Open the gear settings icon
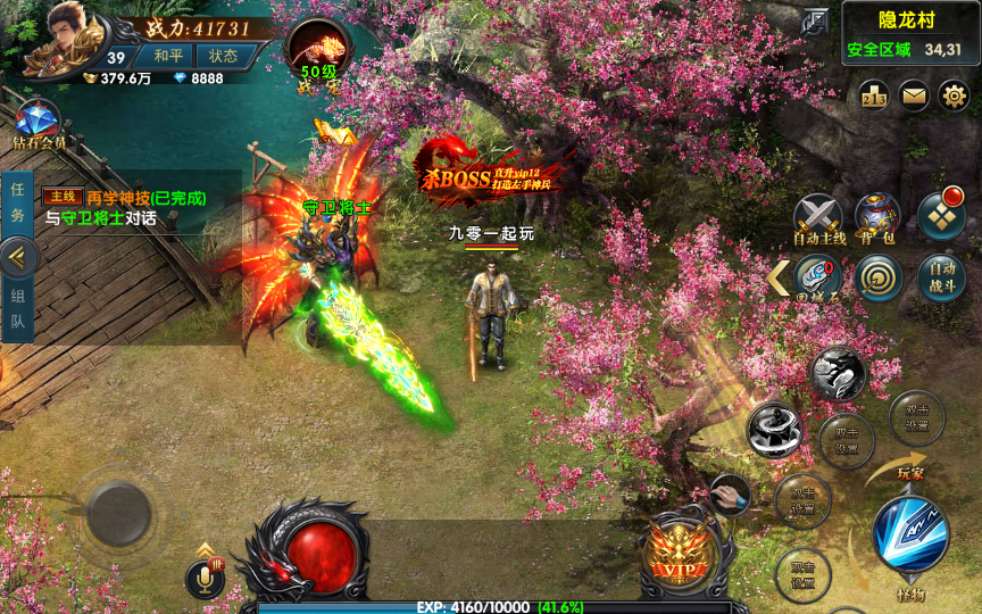982x614 pixels. [955, 96]
